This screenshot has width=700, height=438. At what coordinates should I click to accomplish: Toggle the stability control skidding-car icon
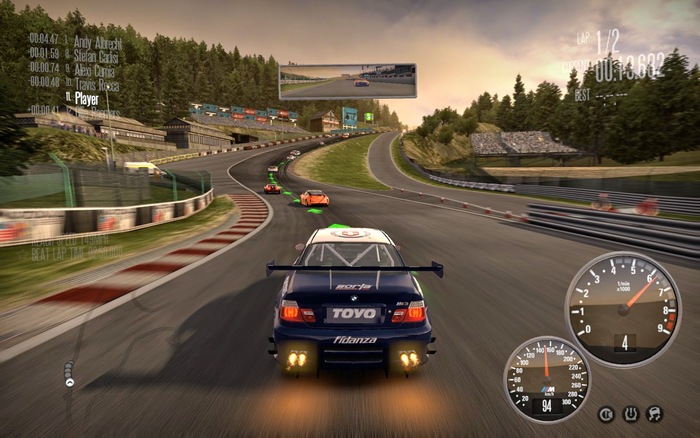[655, 413]
